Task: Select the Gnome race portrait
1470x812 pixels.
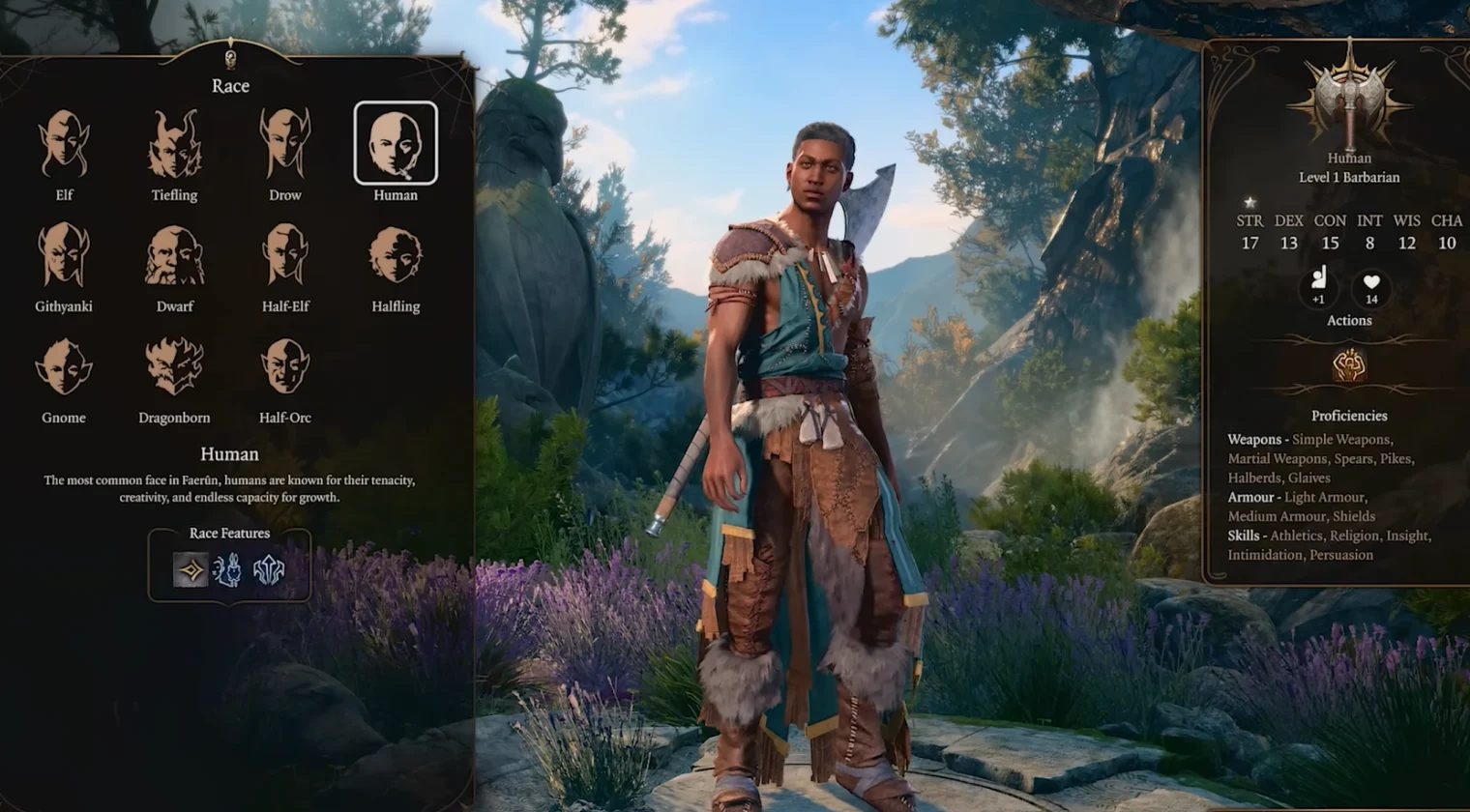Action: point(64,367)
